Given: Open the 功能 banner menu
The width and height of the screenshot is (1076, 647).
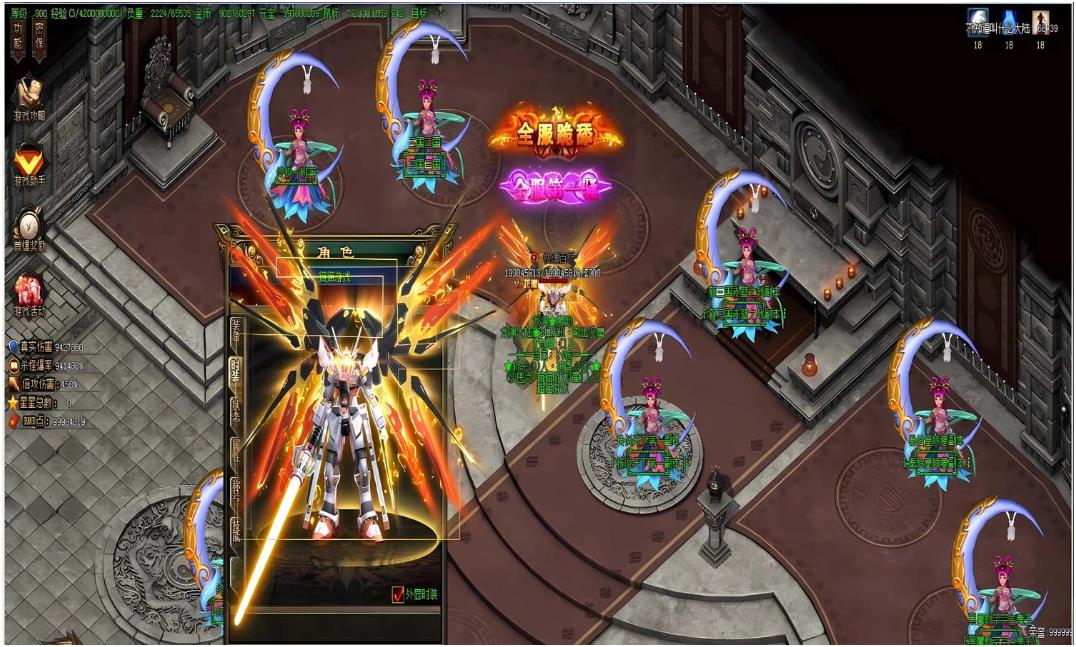Looking at the screenshot, I should 18,38.
